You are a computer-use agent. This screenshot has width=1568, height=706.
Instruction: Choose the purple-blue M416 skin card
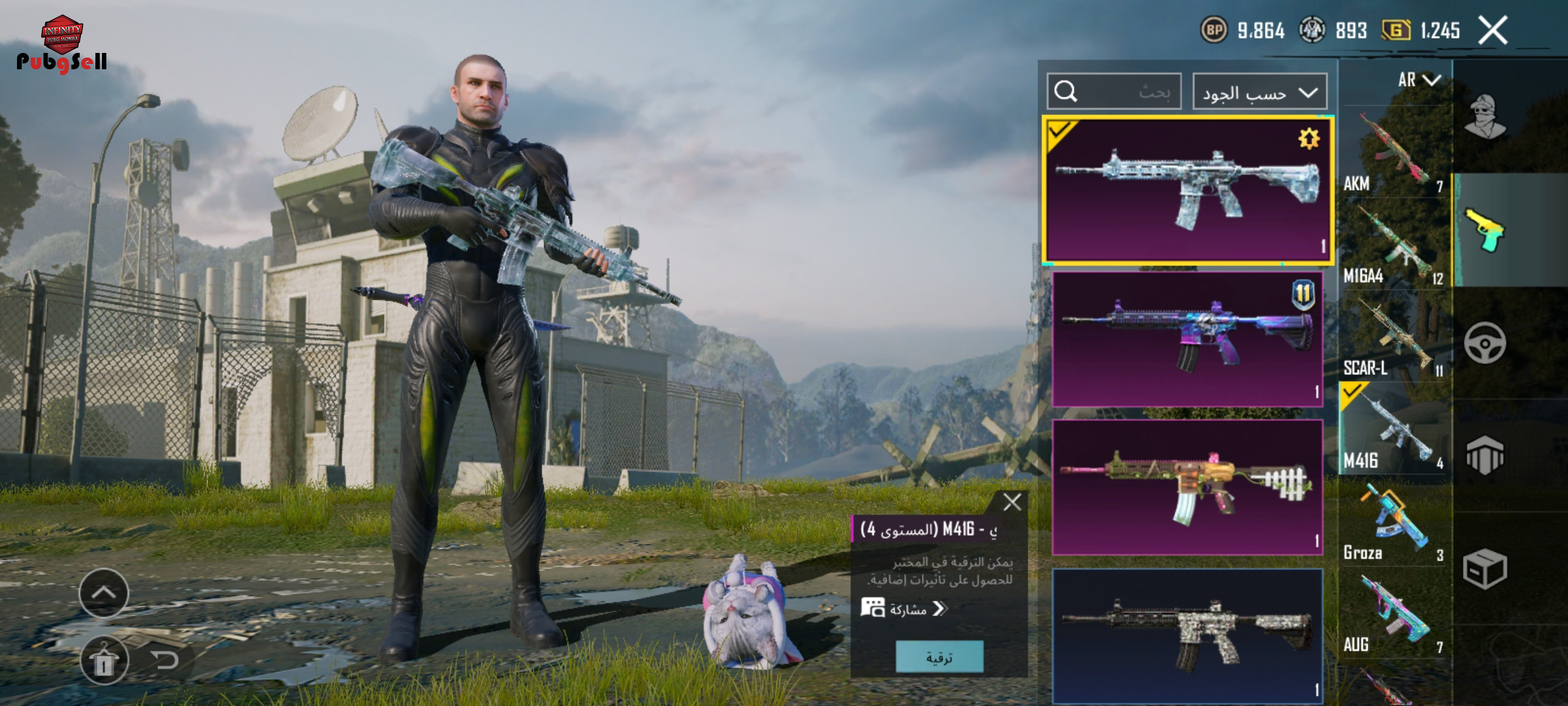[x=1186, y=339]
